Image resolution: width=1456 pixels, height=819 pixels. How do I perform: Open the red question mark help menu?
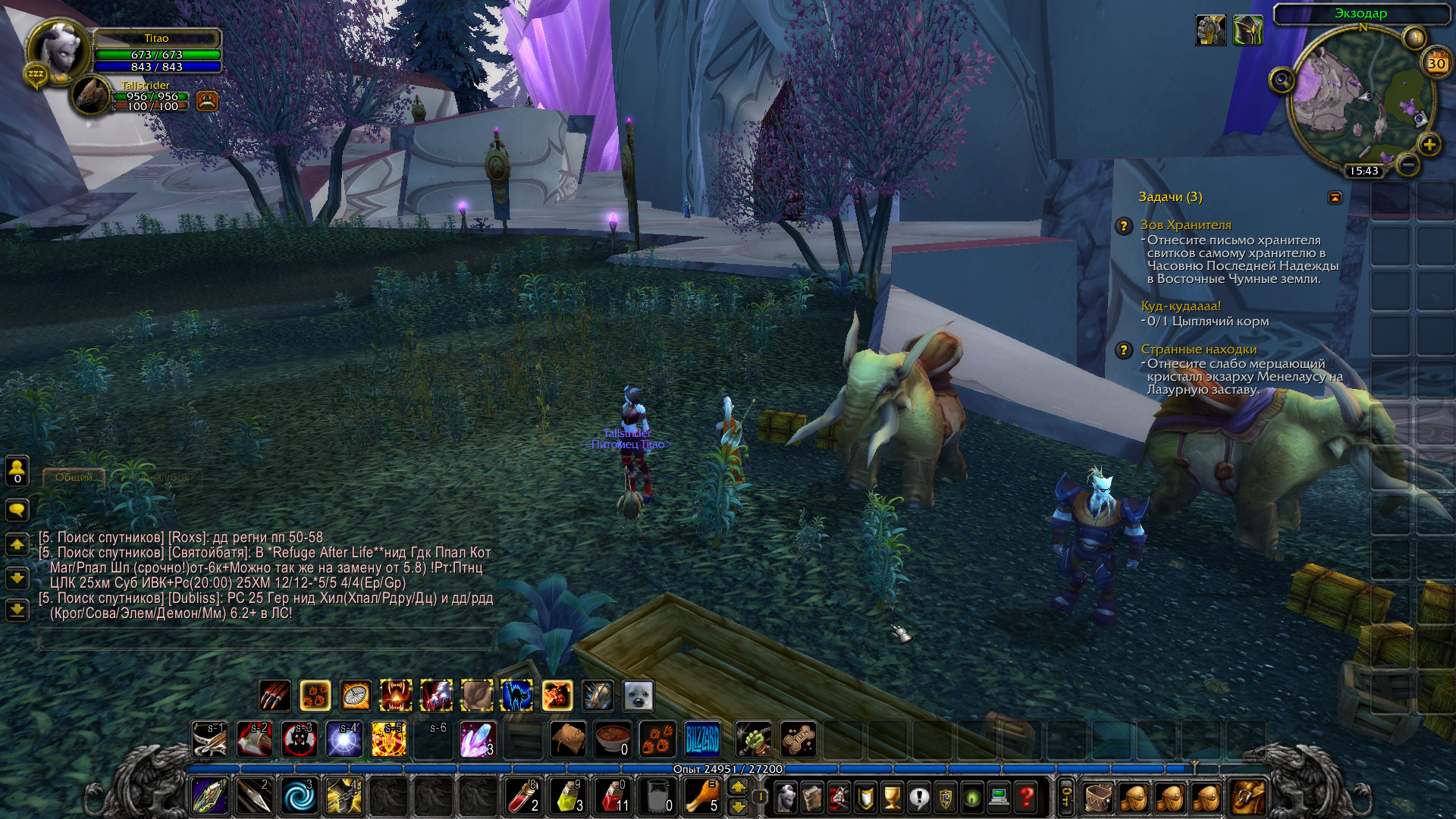1026,797
